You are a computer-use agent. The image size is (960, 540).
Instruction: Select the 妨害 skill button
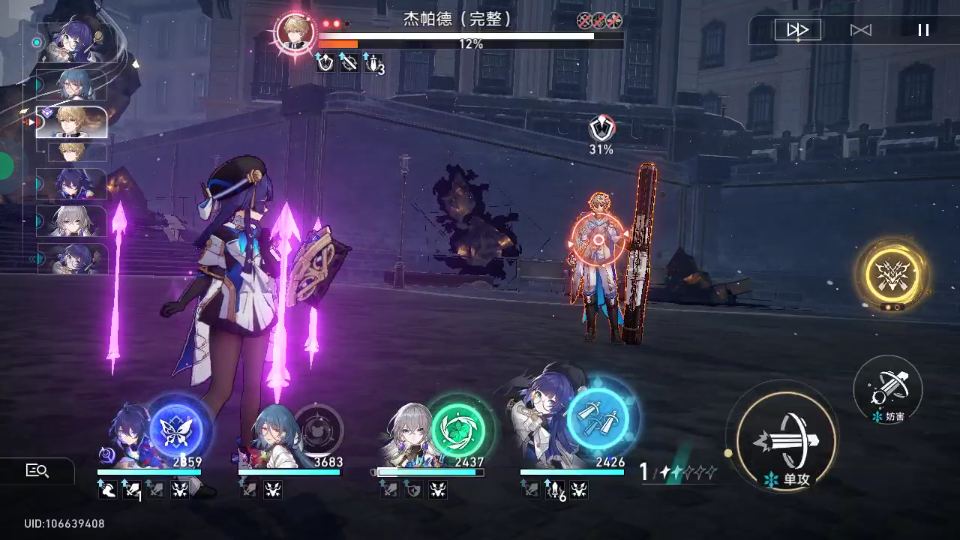click(x=887, y=387)
